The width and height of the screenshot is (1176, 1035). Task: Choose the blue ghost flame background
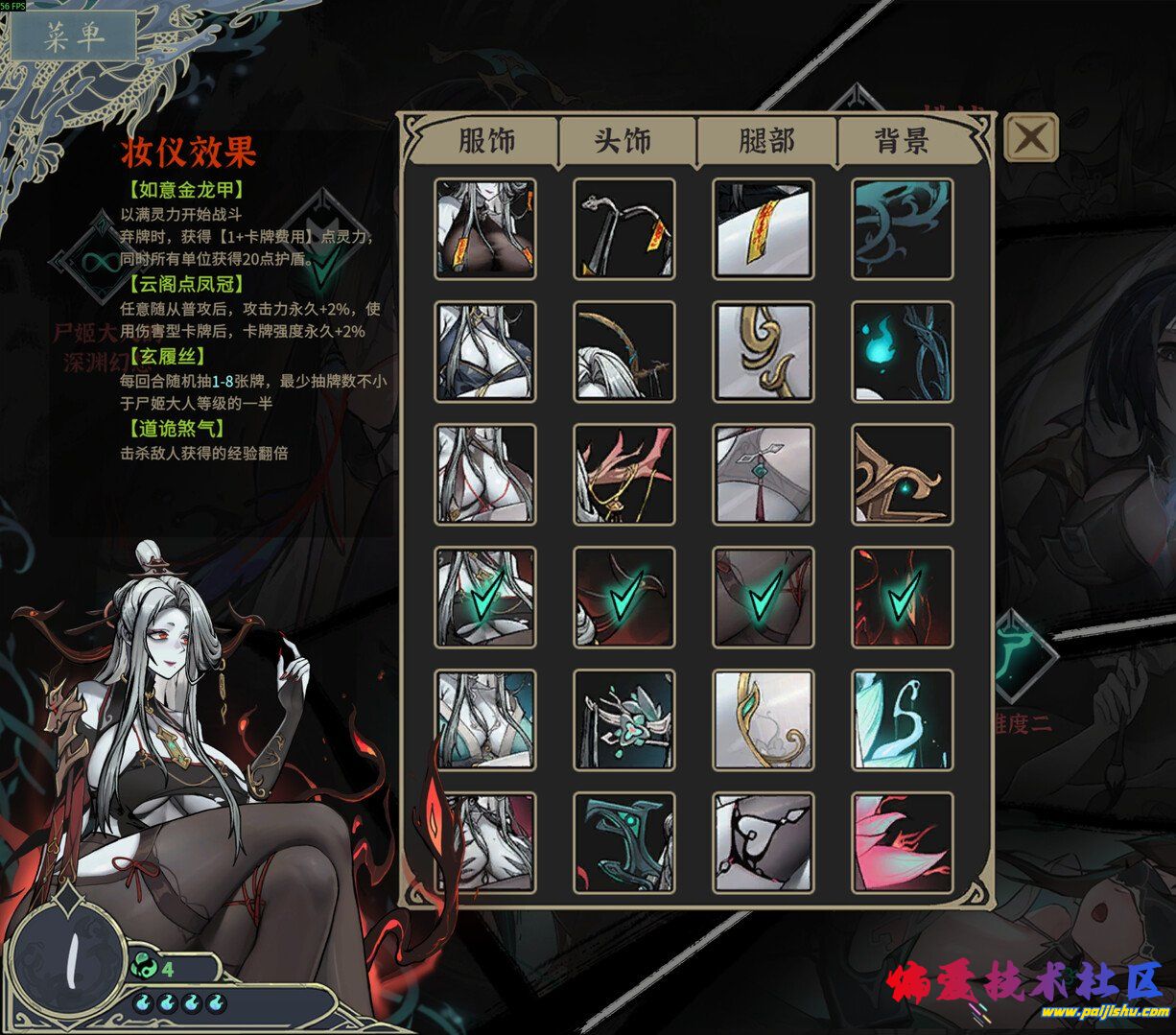(x=903, y=351)
